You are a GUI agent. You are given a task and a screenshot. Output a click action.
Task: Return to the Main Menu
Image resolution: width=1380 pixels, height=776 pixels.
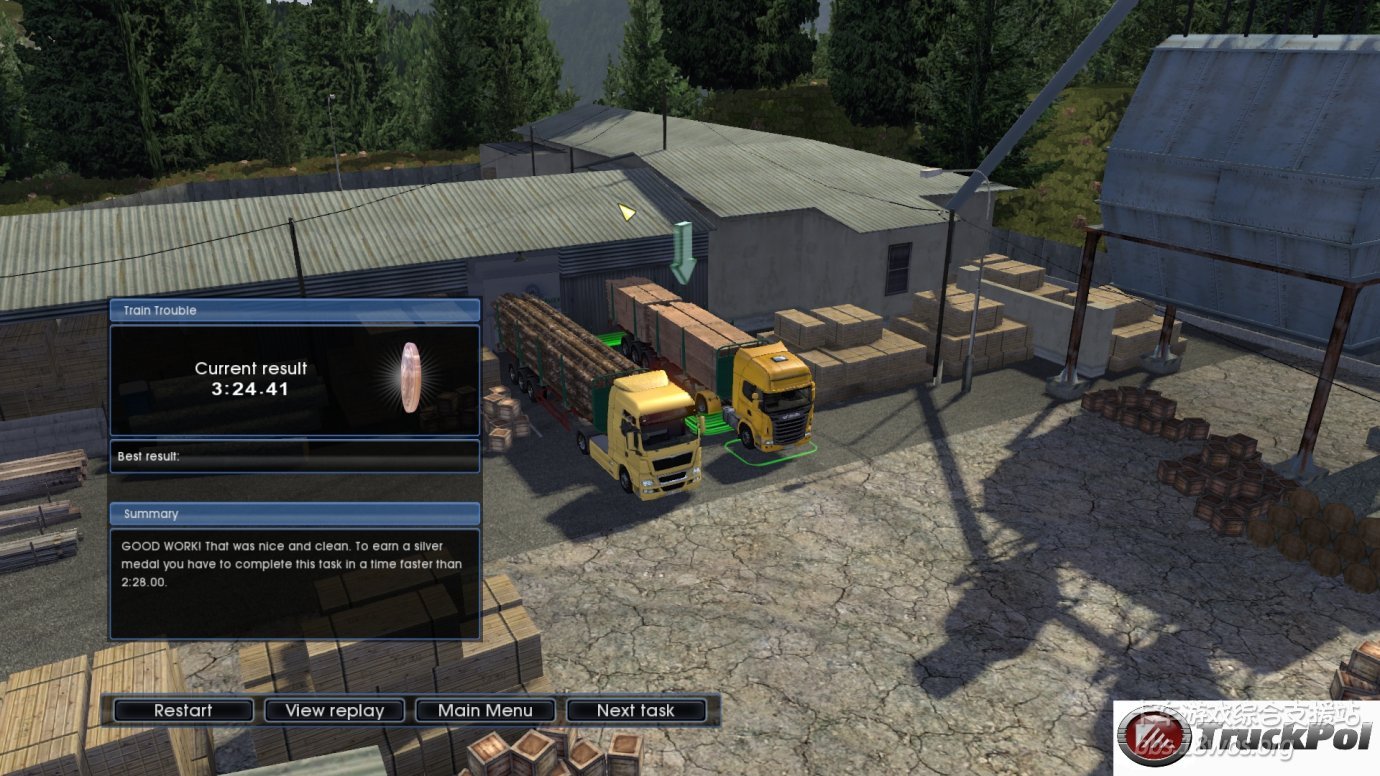(x=485, y=711)
